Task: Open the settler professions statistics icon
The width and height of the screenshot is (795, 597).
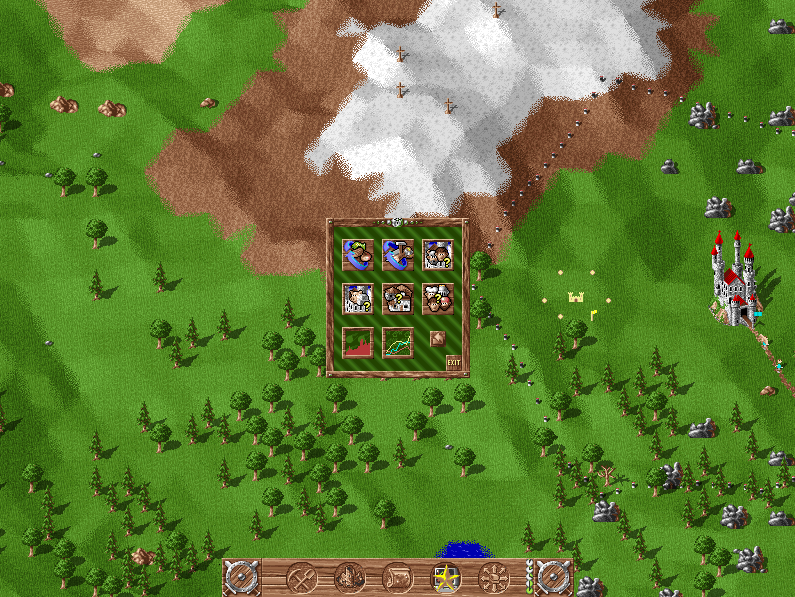Action: [437, 298]
